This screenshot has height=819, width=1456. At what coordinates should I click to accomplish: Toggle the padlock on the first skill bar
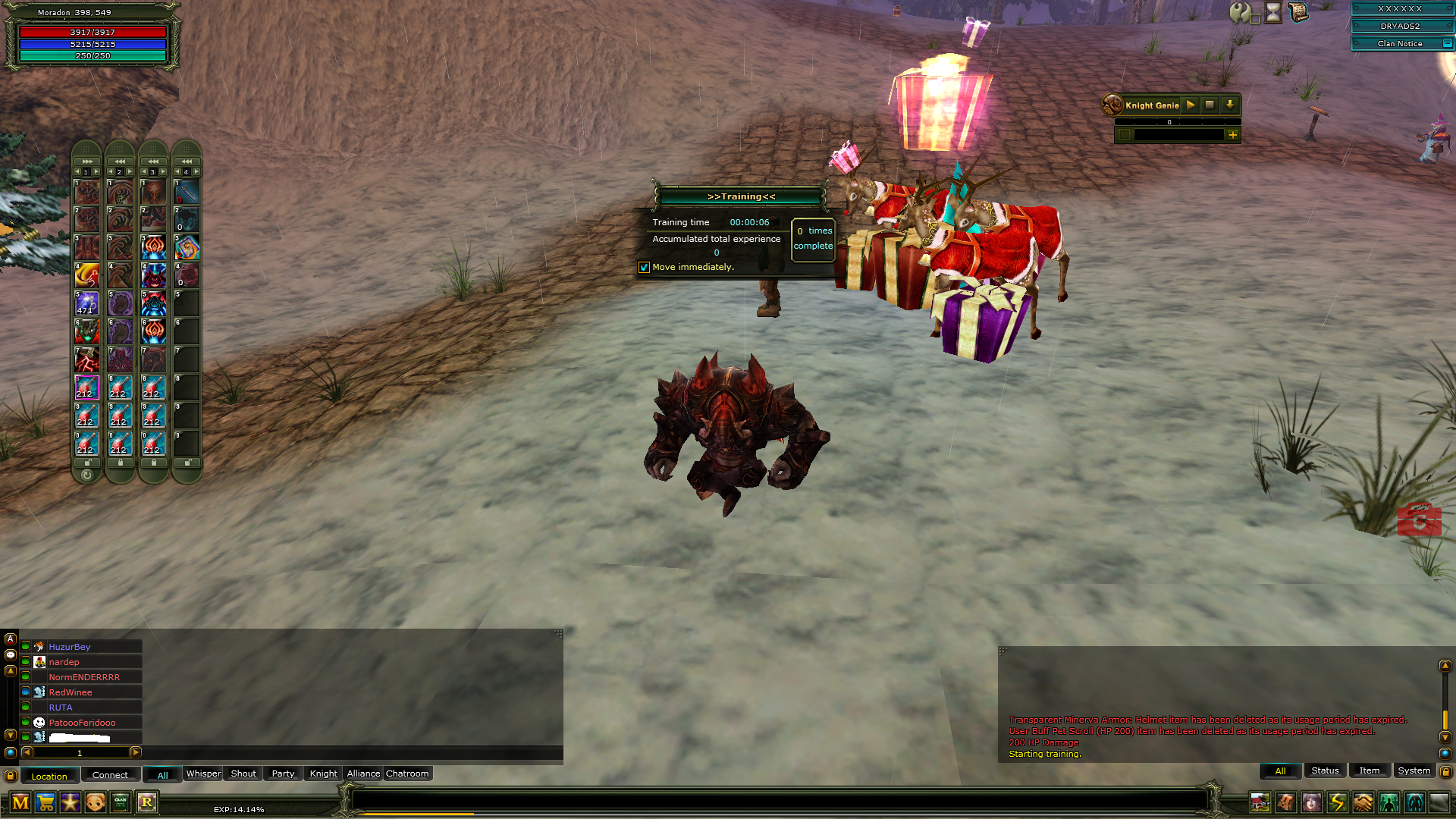coord(87,463)
